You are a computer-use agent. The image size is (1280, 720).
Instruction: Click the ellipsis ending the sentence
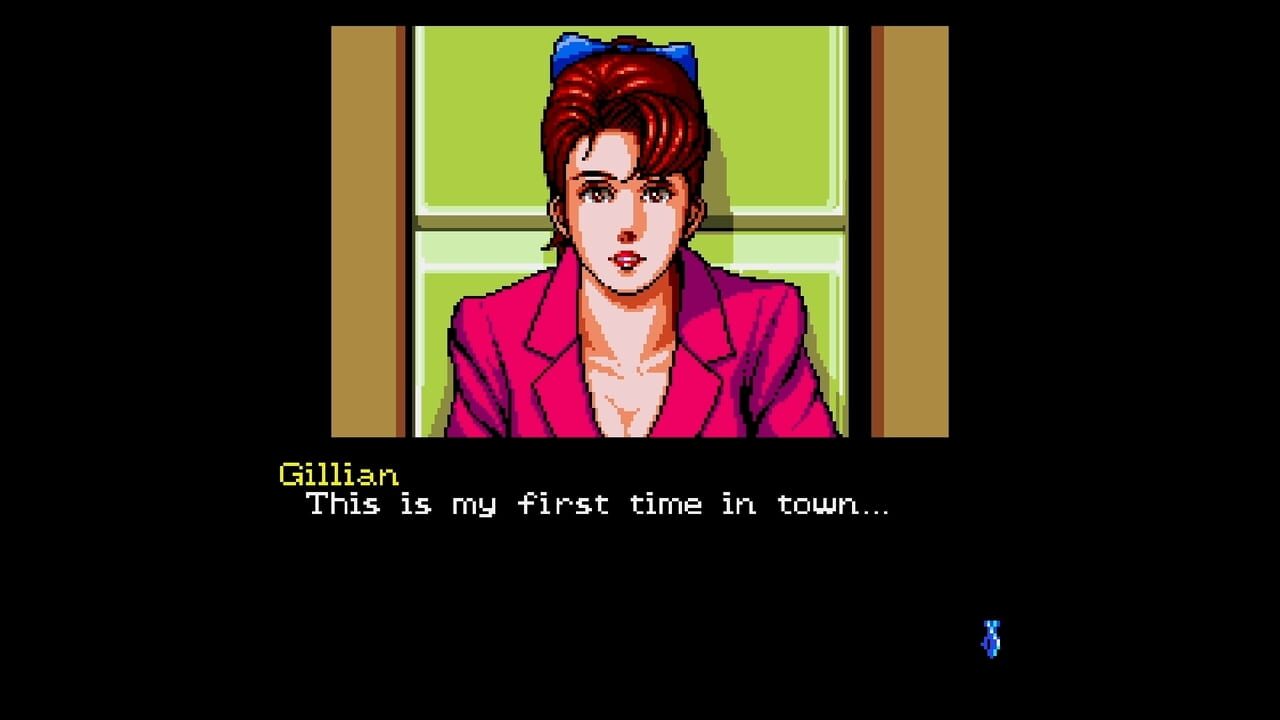point(873,510)
